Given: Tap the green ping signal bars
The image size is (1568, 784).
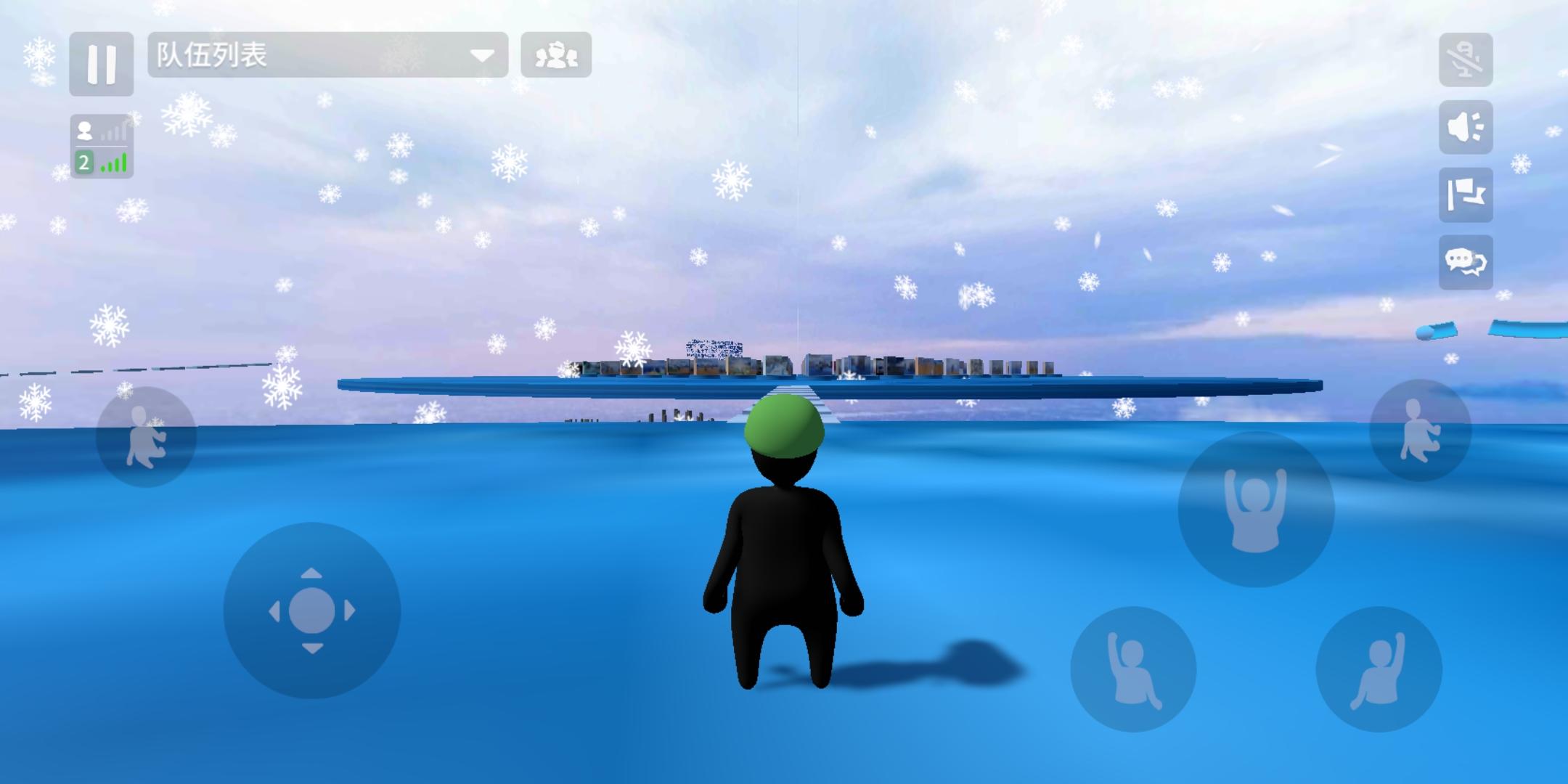Looking at the screenshot, I should coord(113,163).
